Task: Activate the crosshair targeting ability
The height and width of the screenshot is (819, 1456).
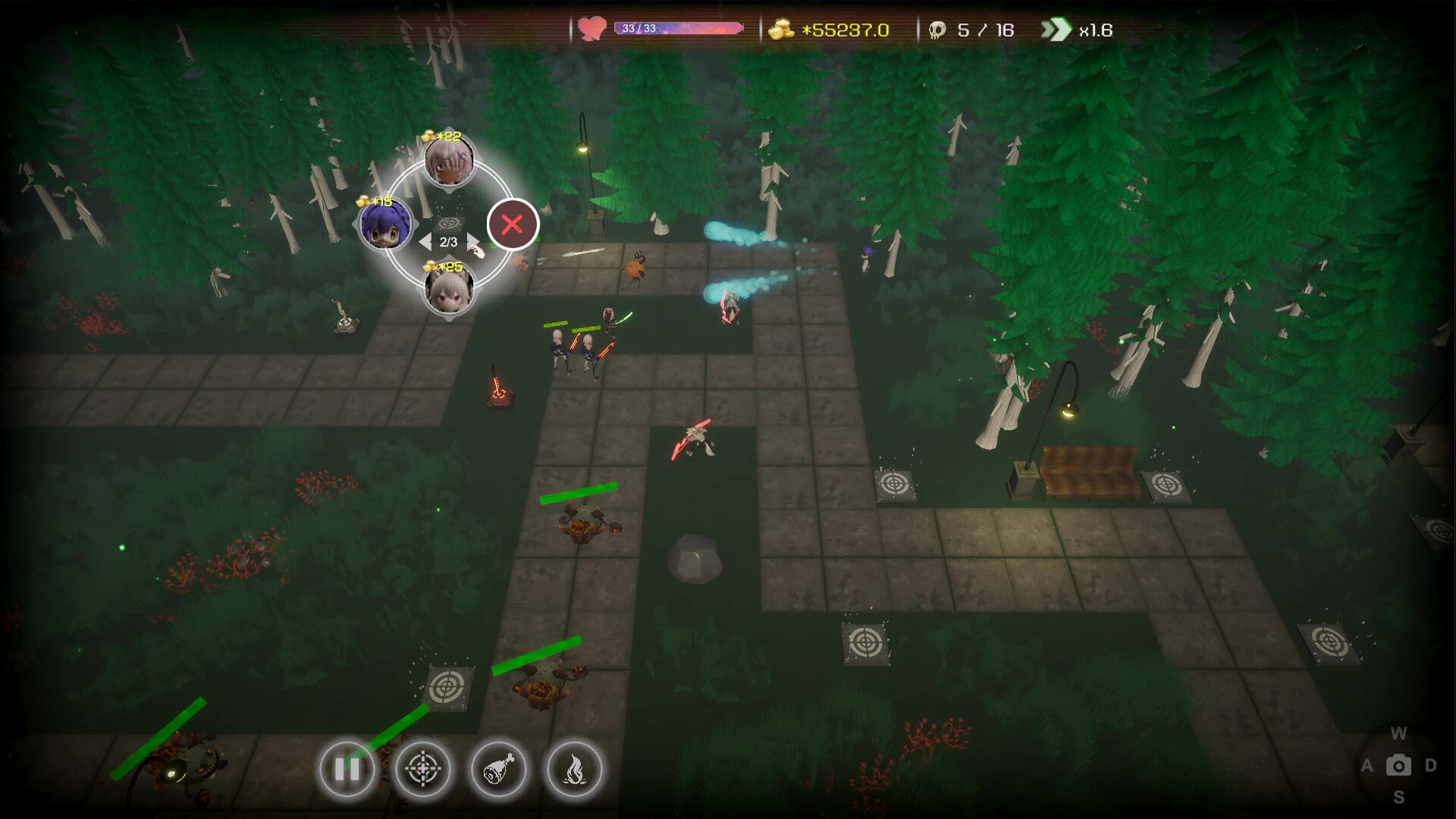Action: (x=422, y=770)
